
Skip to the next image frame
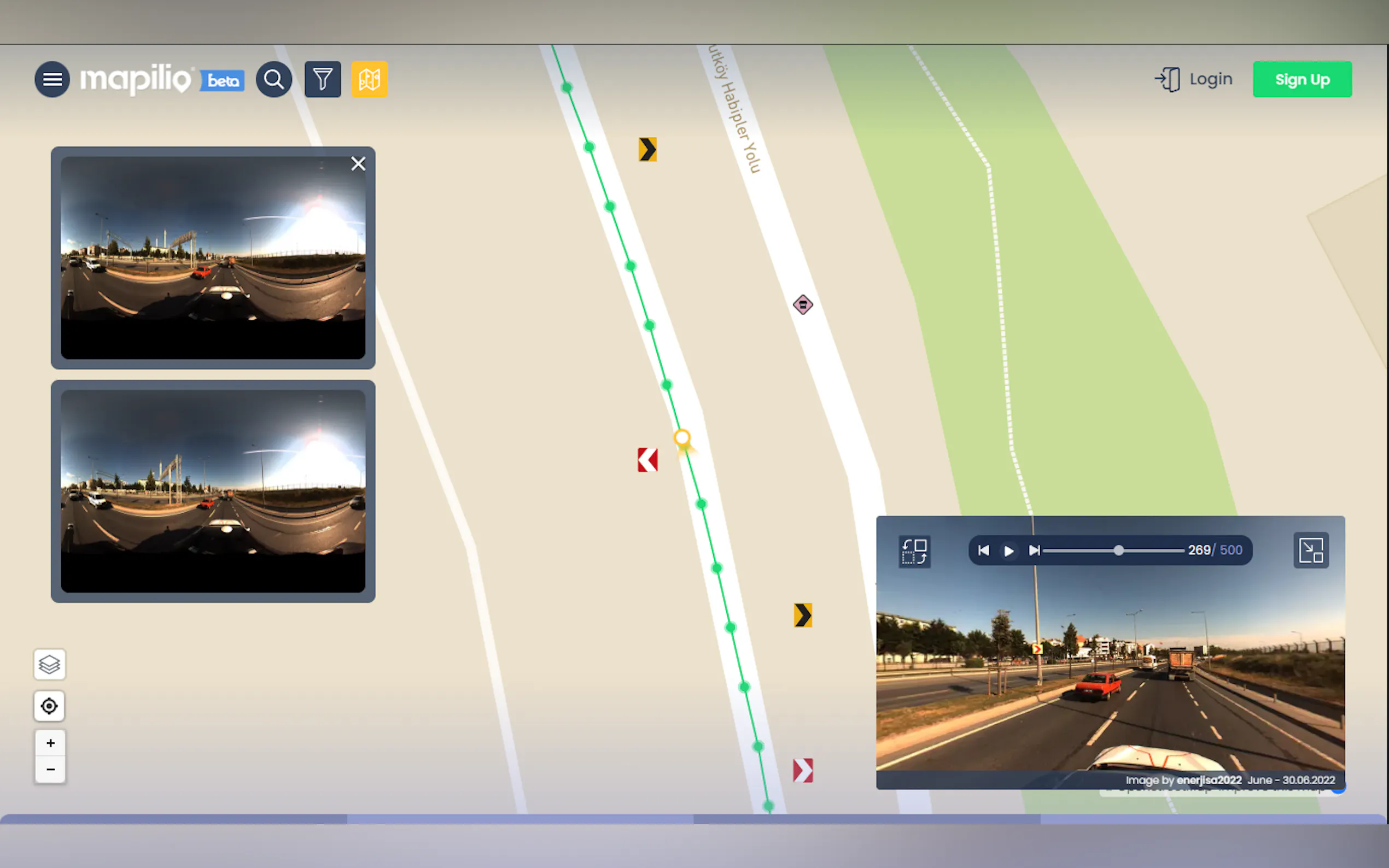click(x=1034, y=550)
